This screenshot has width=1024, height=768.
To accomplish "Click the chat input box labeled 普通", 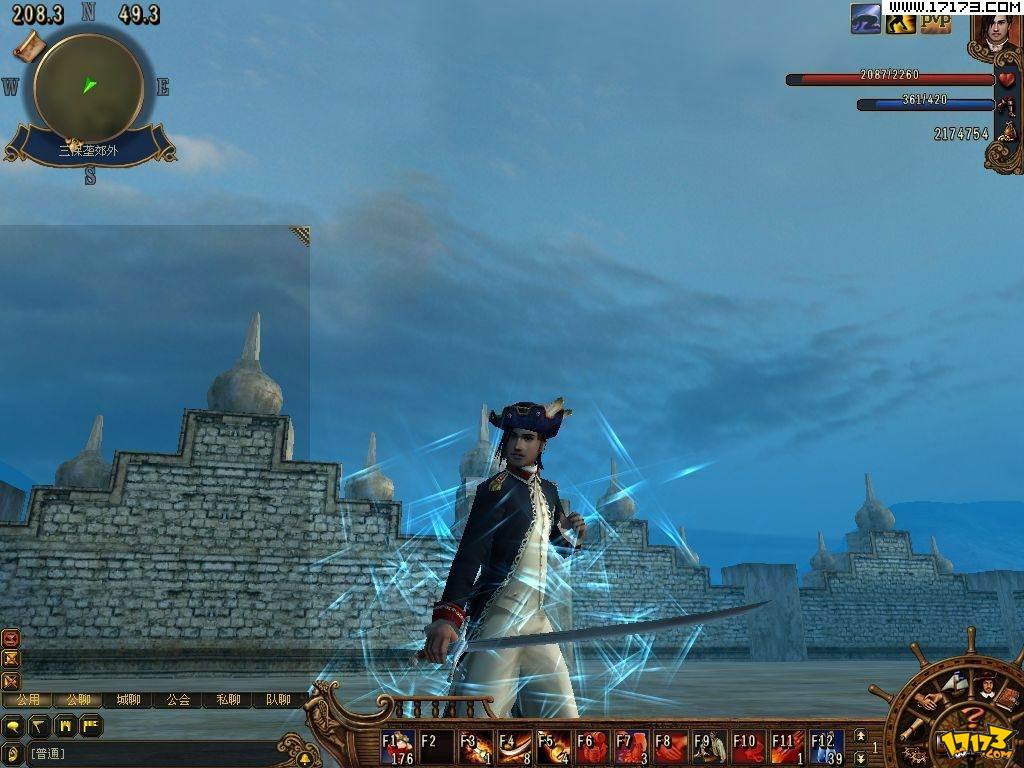I will [150, 753].
